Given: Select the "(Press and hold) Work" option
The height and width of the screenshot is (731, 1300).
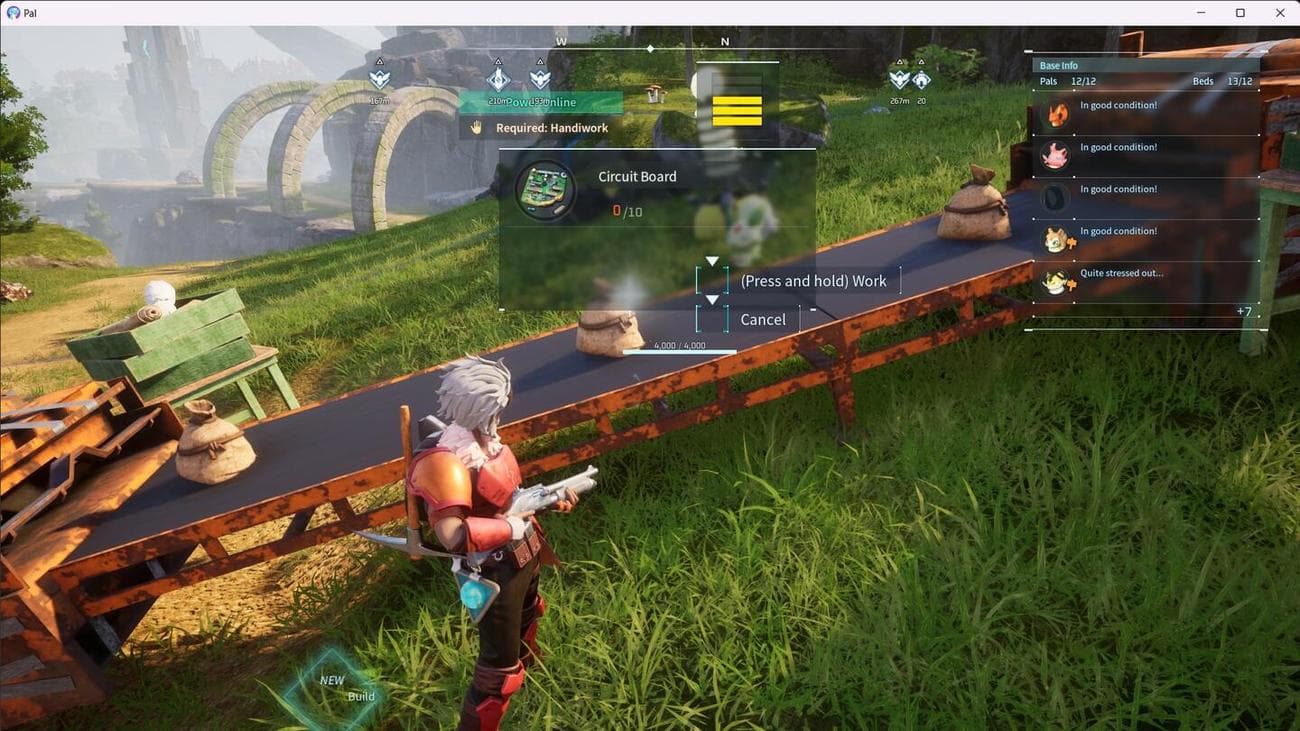Looking at the screenshot, I should 812,281.
